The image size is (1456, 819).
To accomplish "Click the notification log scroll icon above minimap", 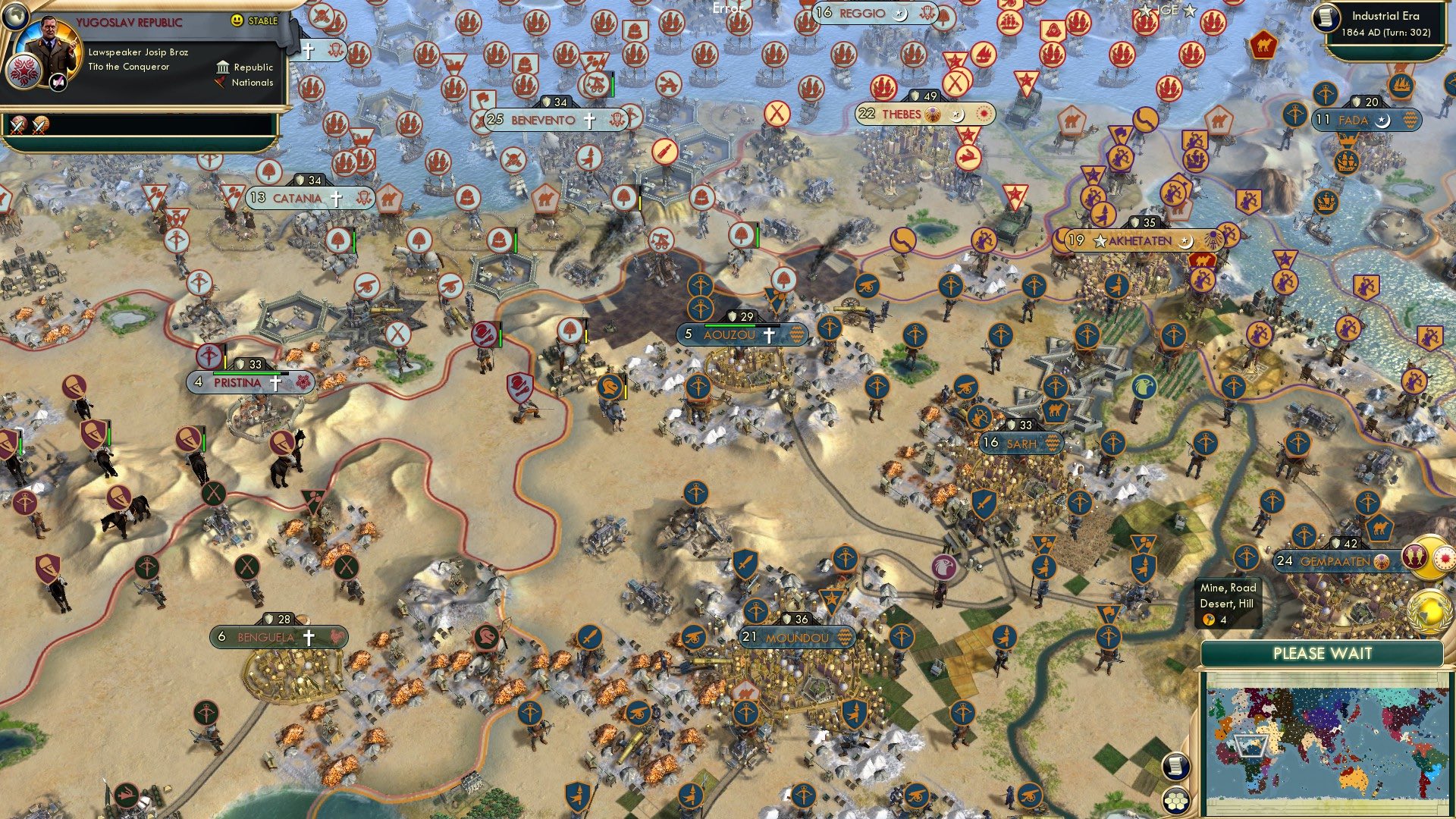I will pos(1175,767).
